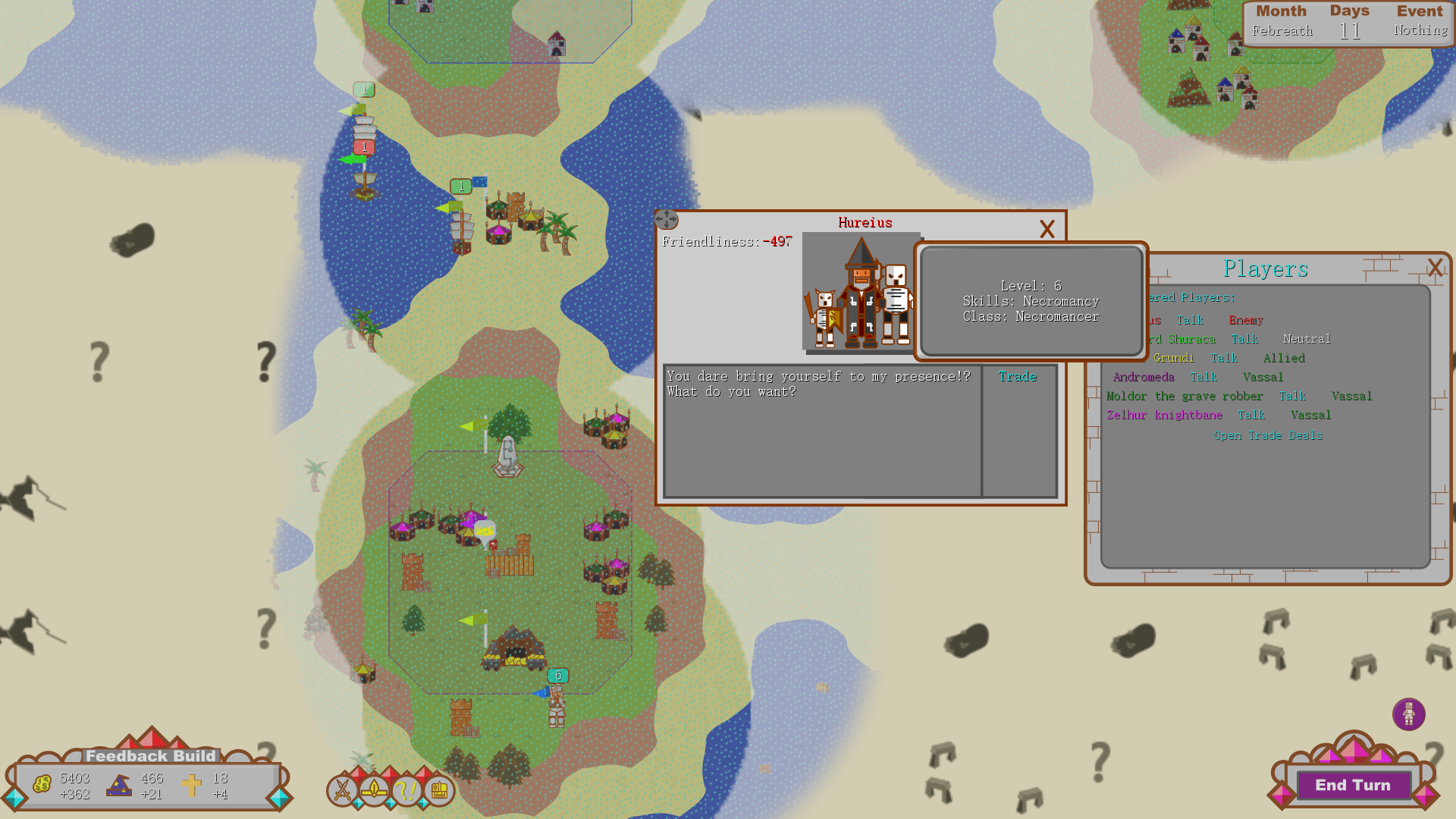Open the gold chest trade icon
Viewport: 1456px width, 819px height.
click(x=438, y=791)
